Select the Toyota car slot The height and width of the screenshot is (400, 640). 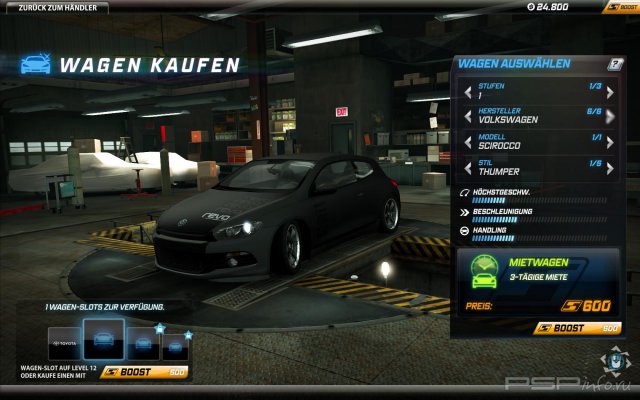tap(61, 342)
